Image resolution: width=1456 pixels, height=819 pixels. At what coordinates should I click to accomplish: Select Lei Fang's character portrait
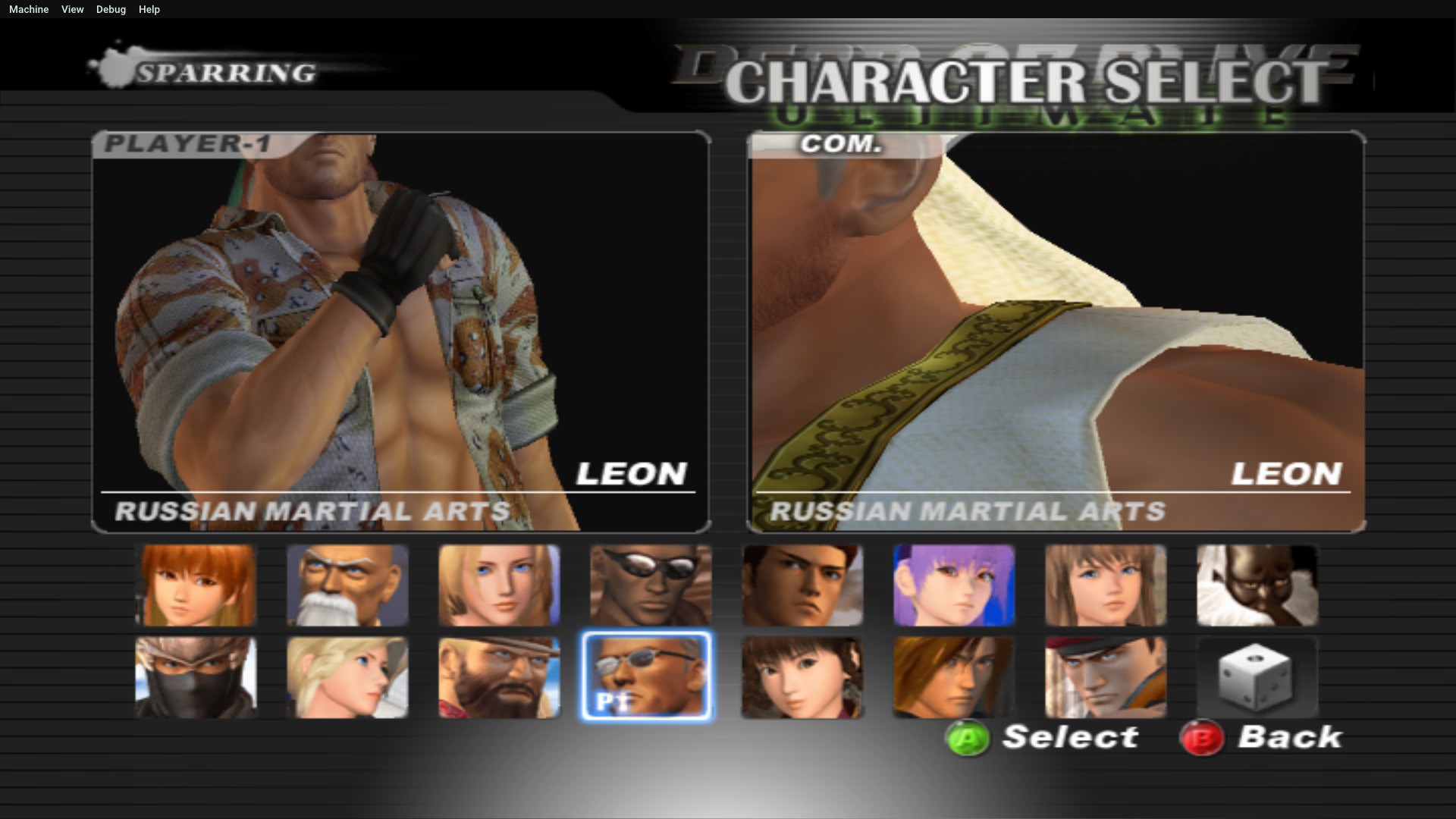(x=802, y=676)
